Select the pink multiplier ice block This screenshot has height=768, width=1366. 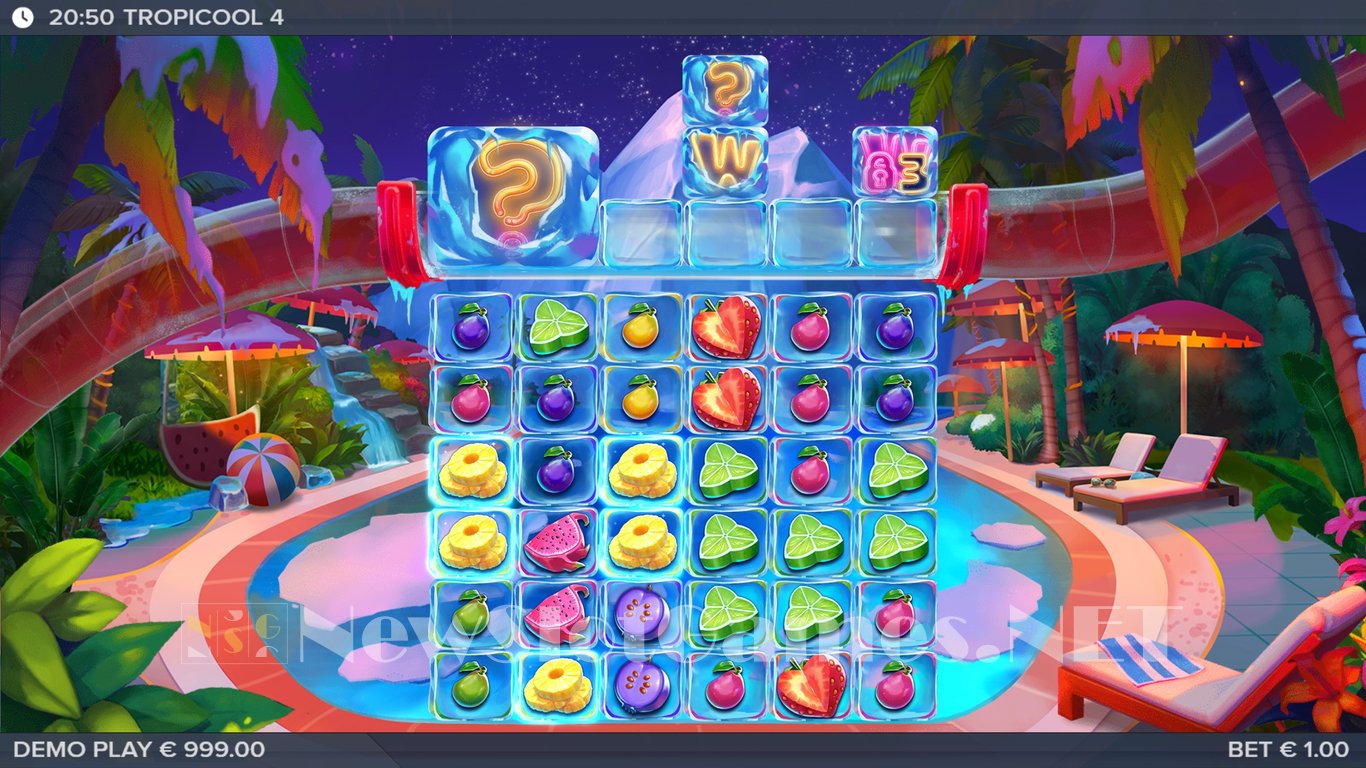[x=895, y=162]
